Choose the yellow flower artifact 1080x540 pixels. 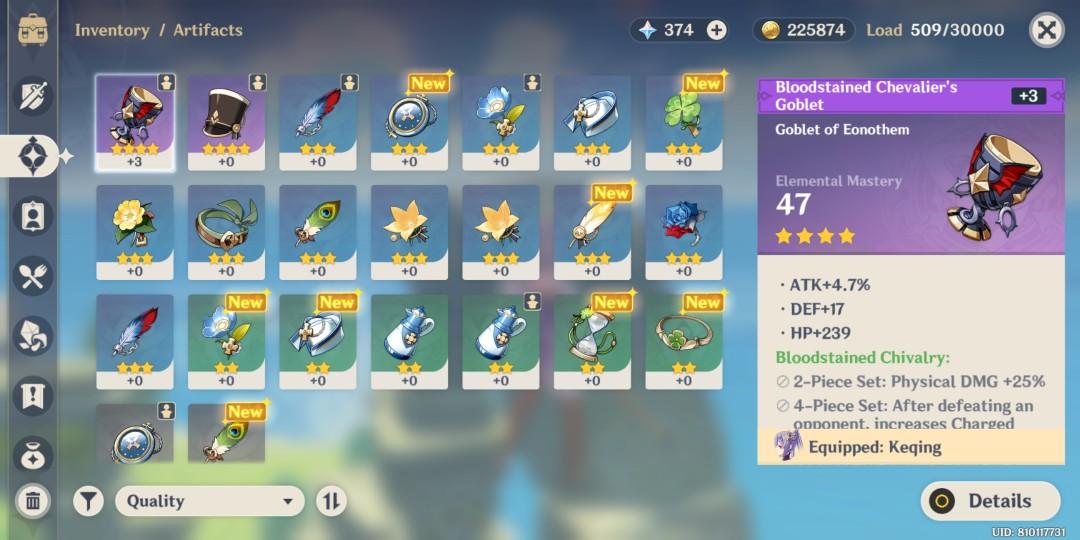pos(135,232)
